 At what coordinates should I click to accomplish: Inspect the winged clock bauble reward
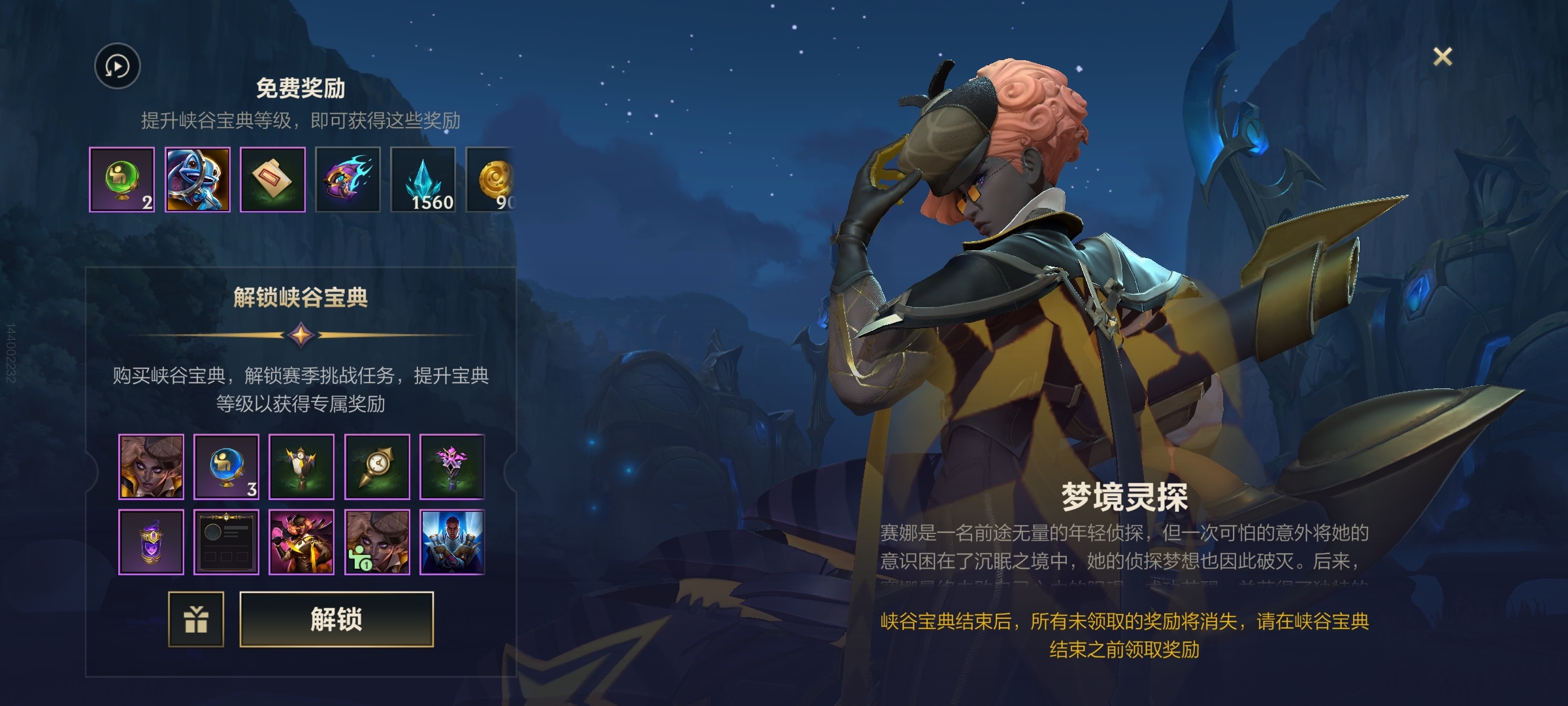302,467
